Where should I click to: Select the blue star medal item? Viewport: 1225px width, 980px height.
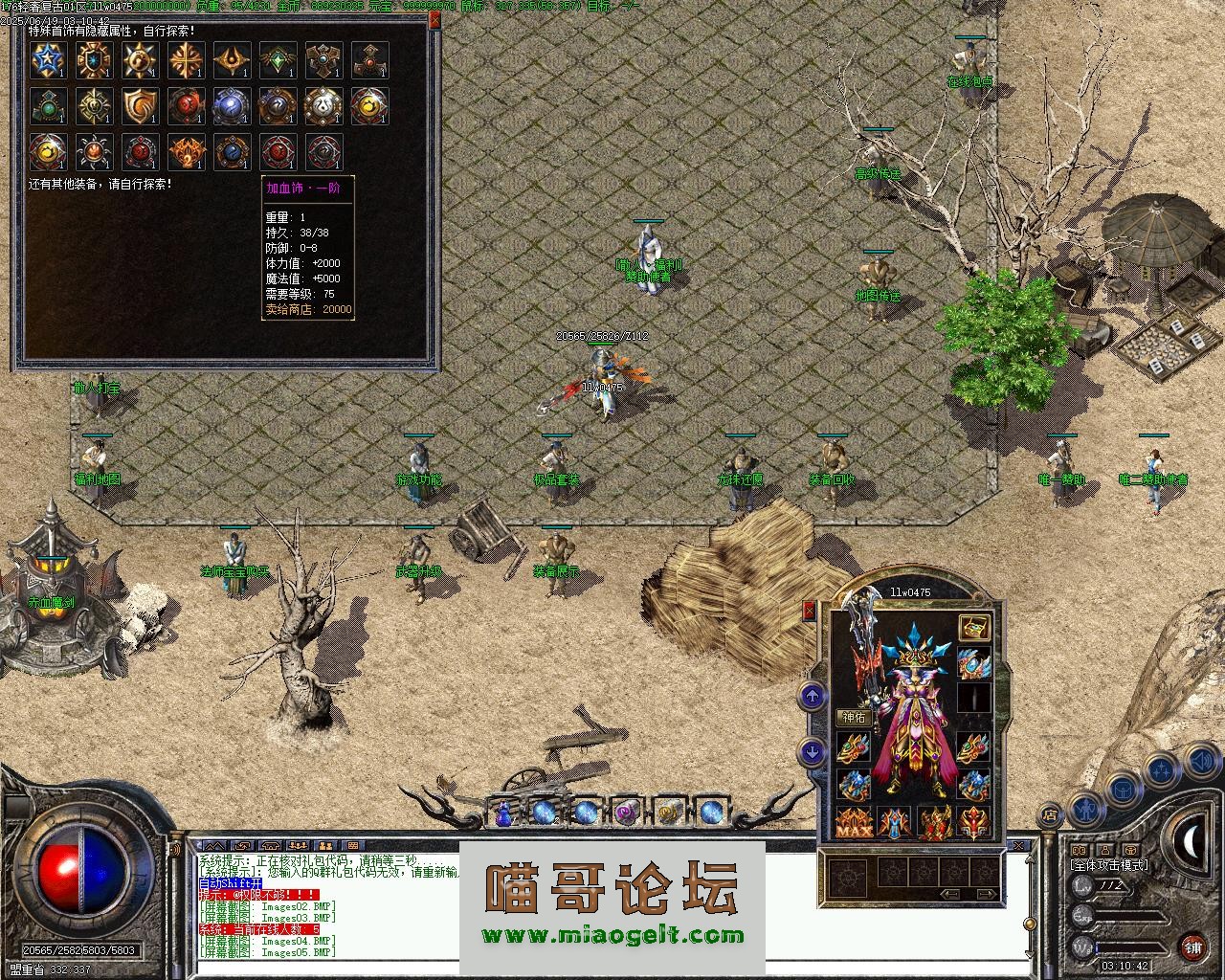48,60
